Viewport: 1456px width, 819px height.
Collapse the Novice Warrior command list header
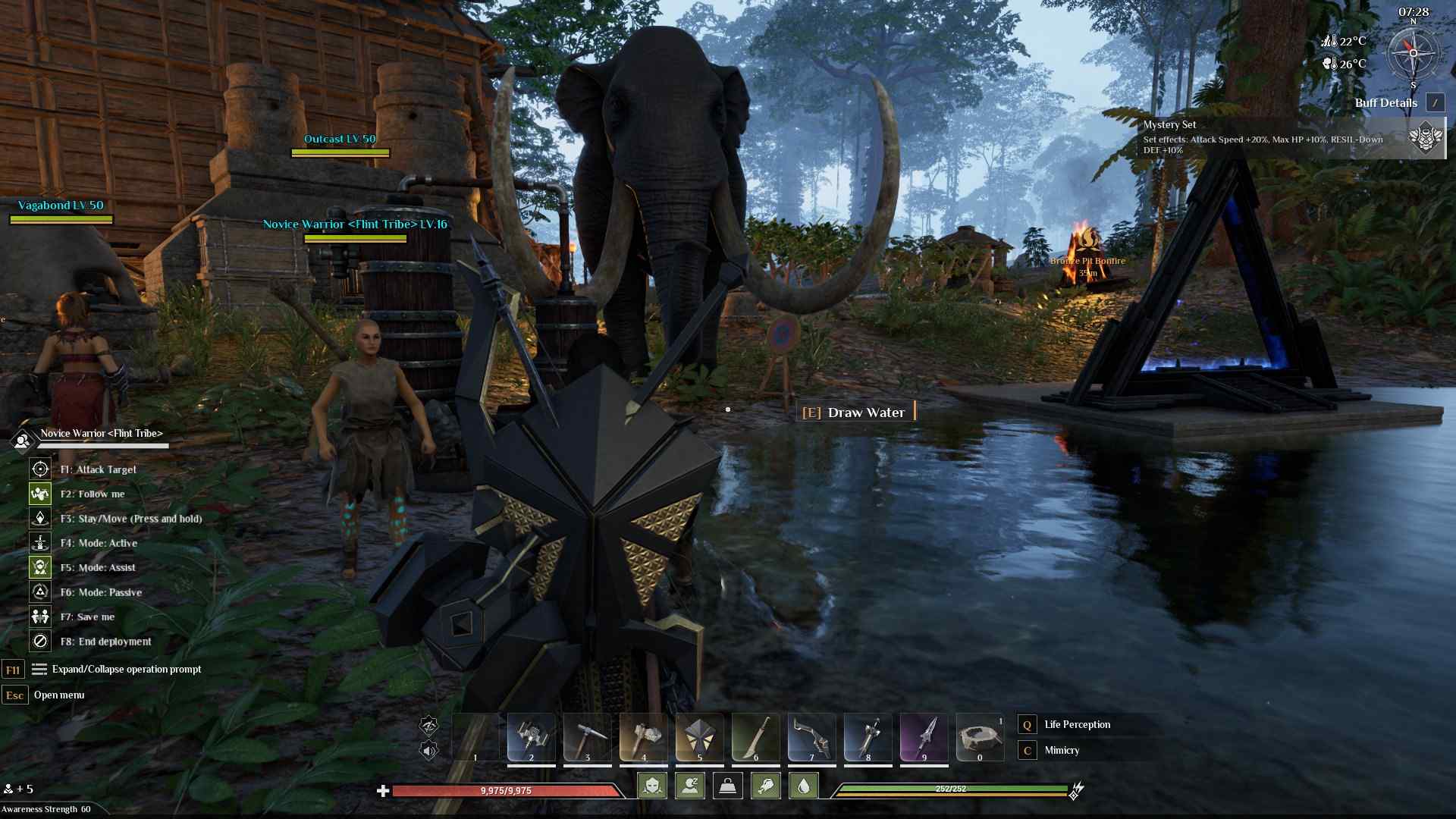pyautogui.click(x=102, y=434)
